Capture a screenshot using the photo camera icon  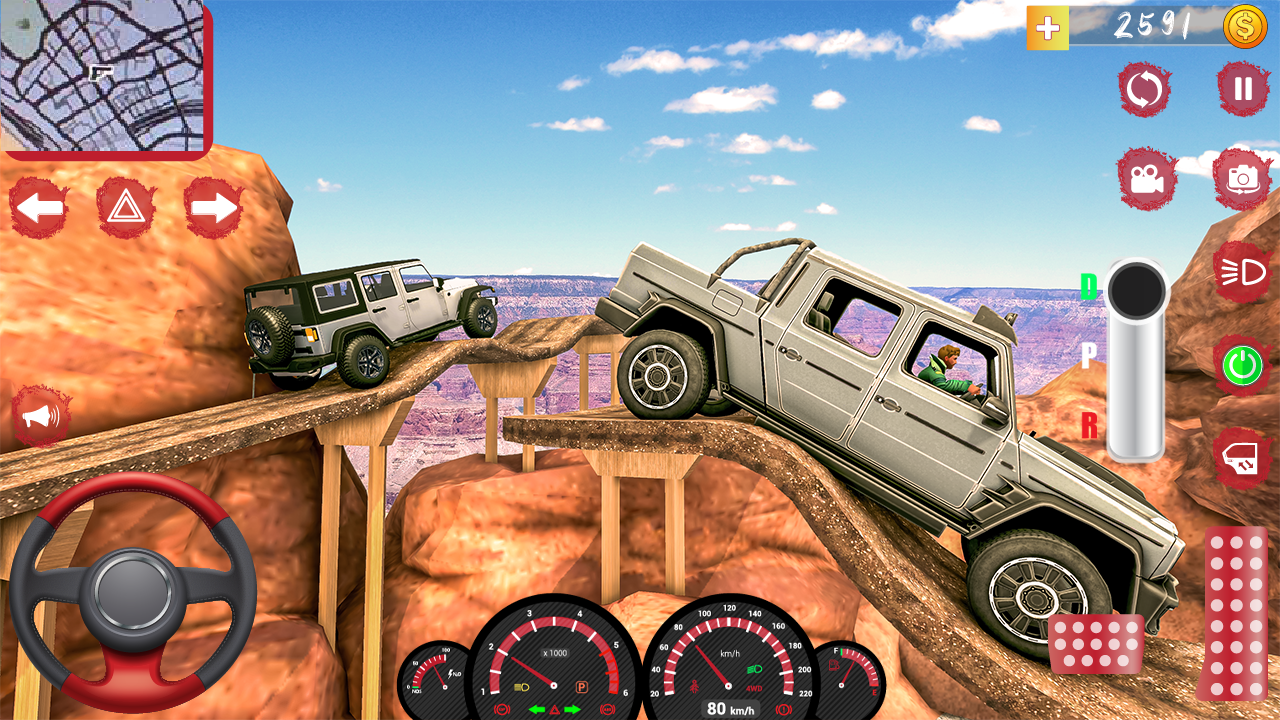(x=1240, y=177)
